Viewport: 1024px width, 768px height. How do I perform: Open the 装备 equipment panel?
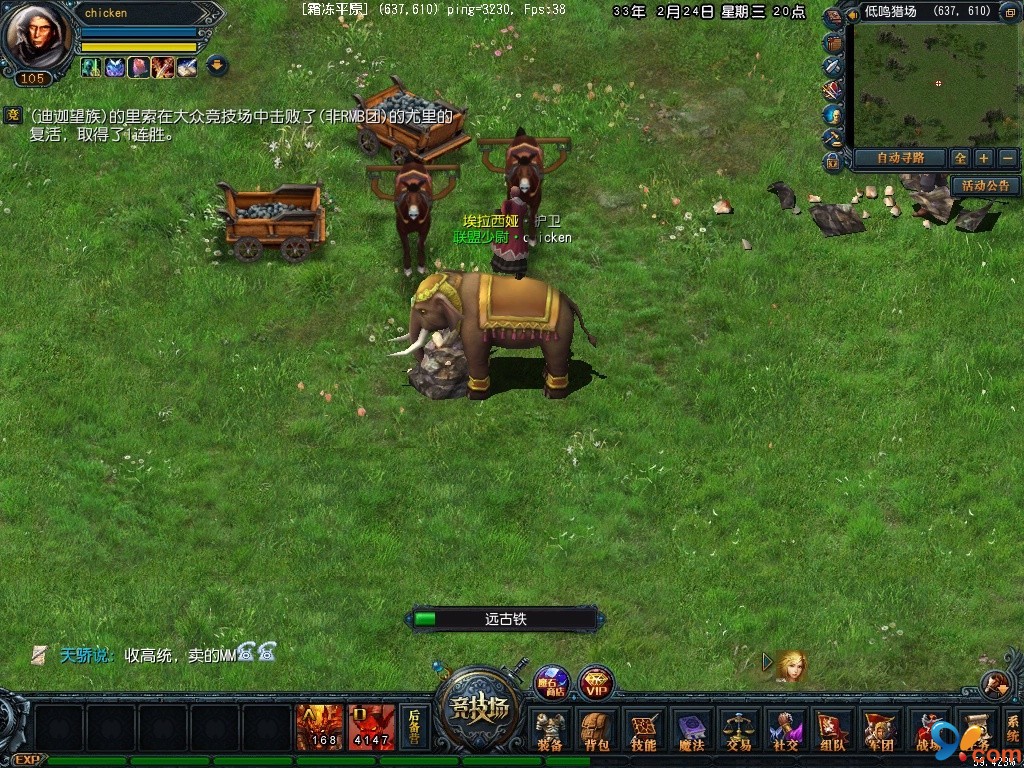(549, 730)
